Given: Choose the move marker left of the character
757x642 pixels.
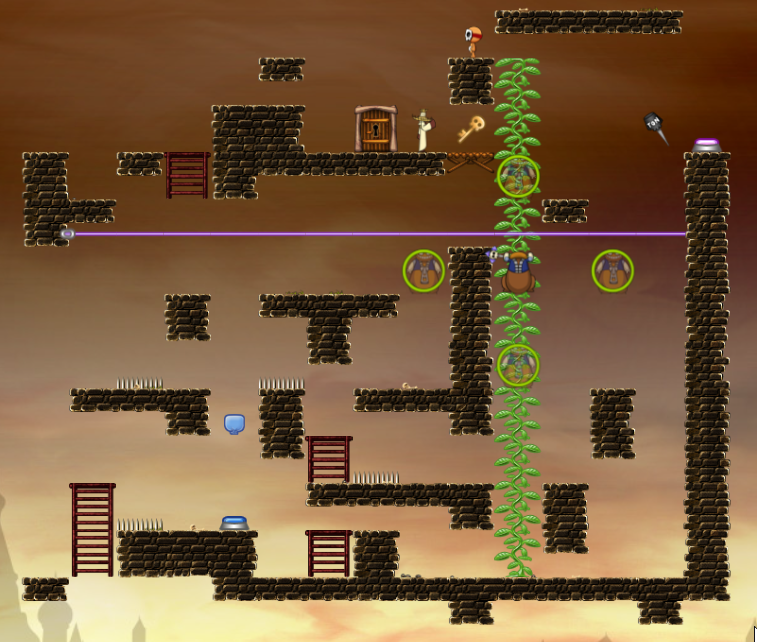Looking at the screenshot, I should click(x=423, y=271).
